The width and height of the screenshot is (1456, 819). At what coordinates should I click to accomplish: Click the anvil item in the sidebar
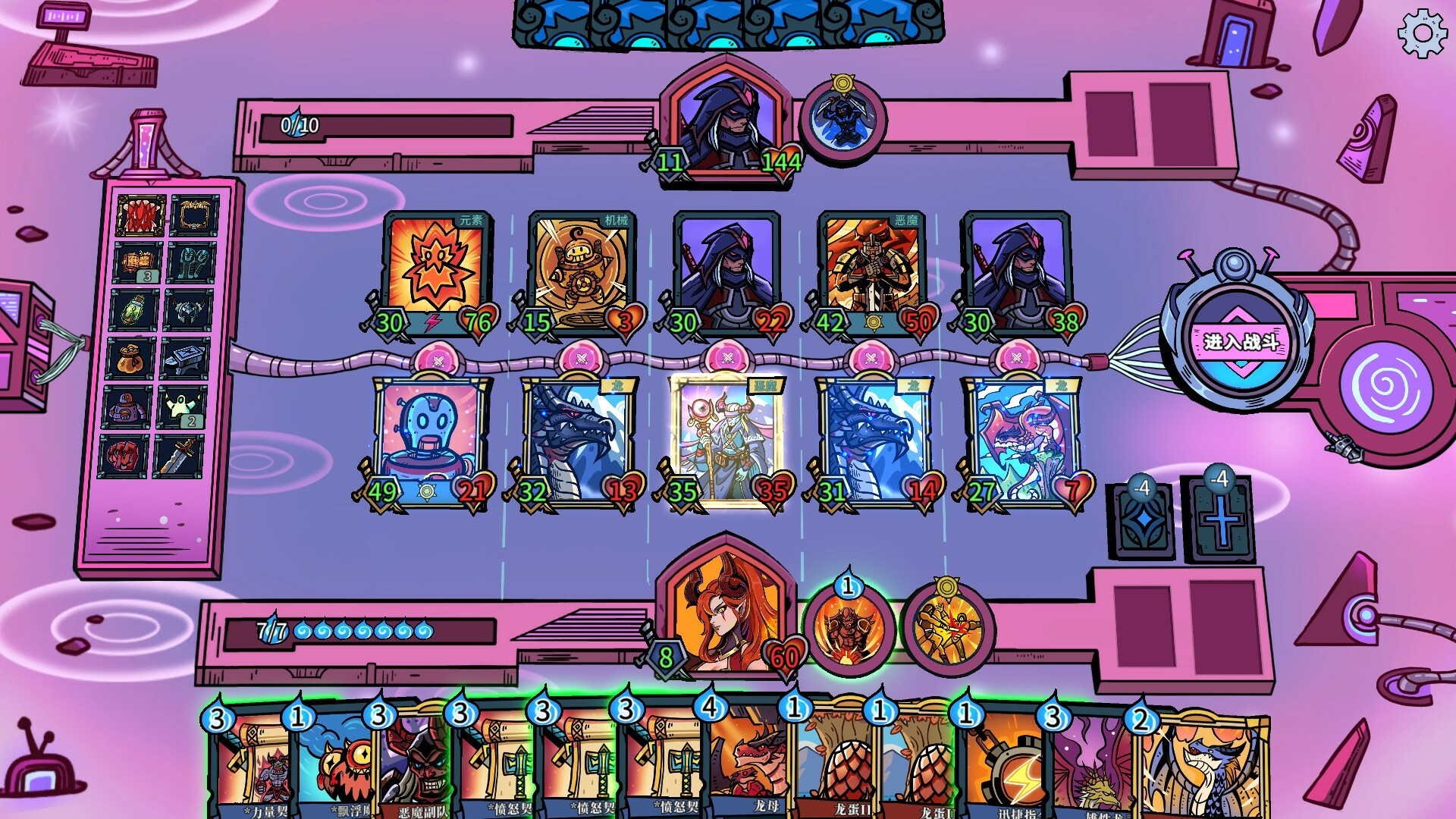[190, 360]
